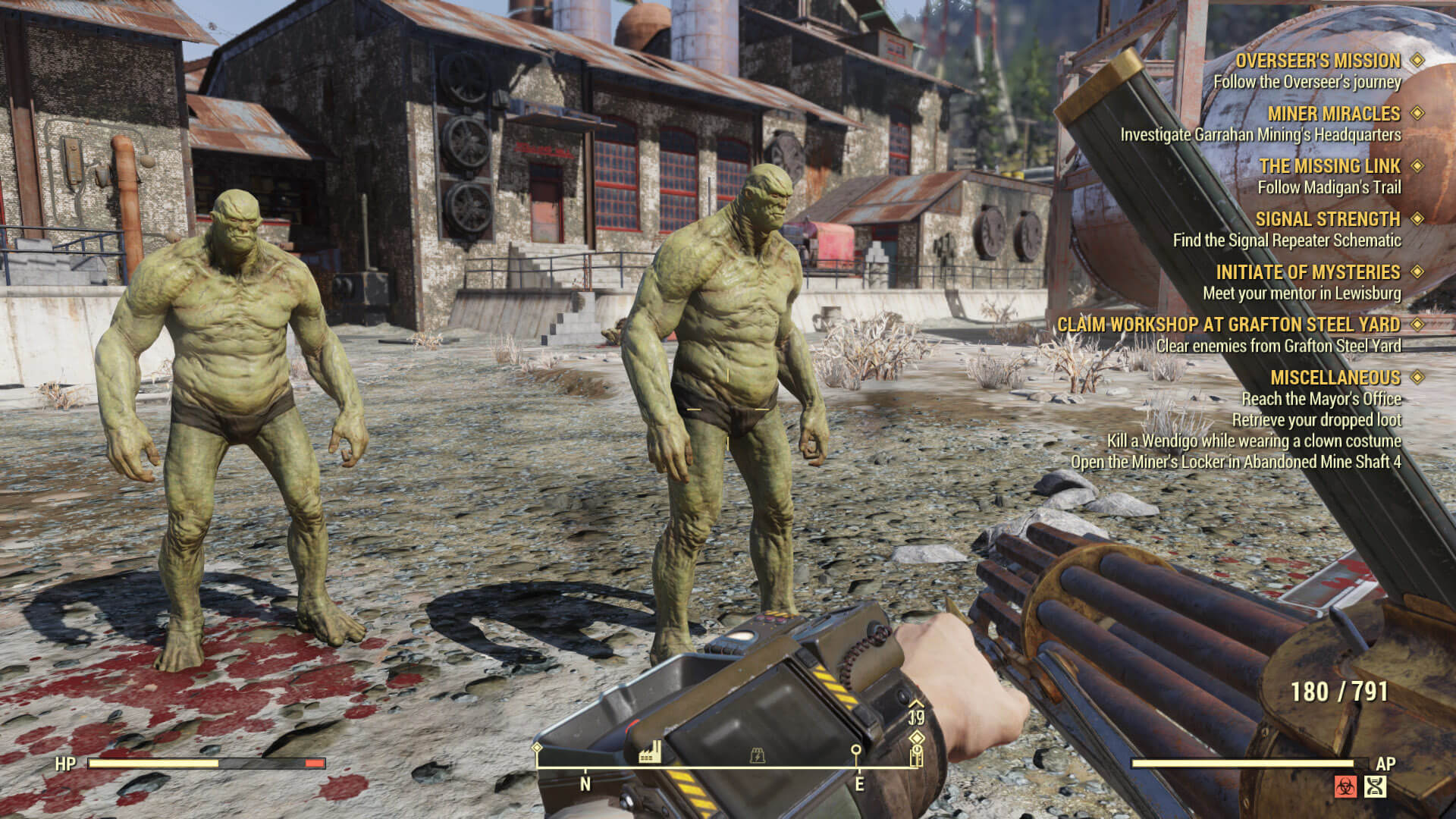
Task: Select 'Retrieve your dropped loot' objective
Action: (1316, 420)
